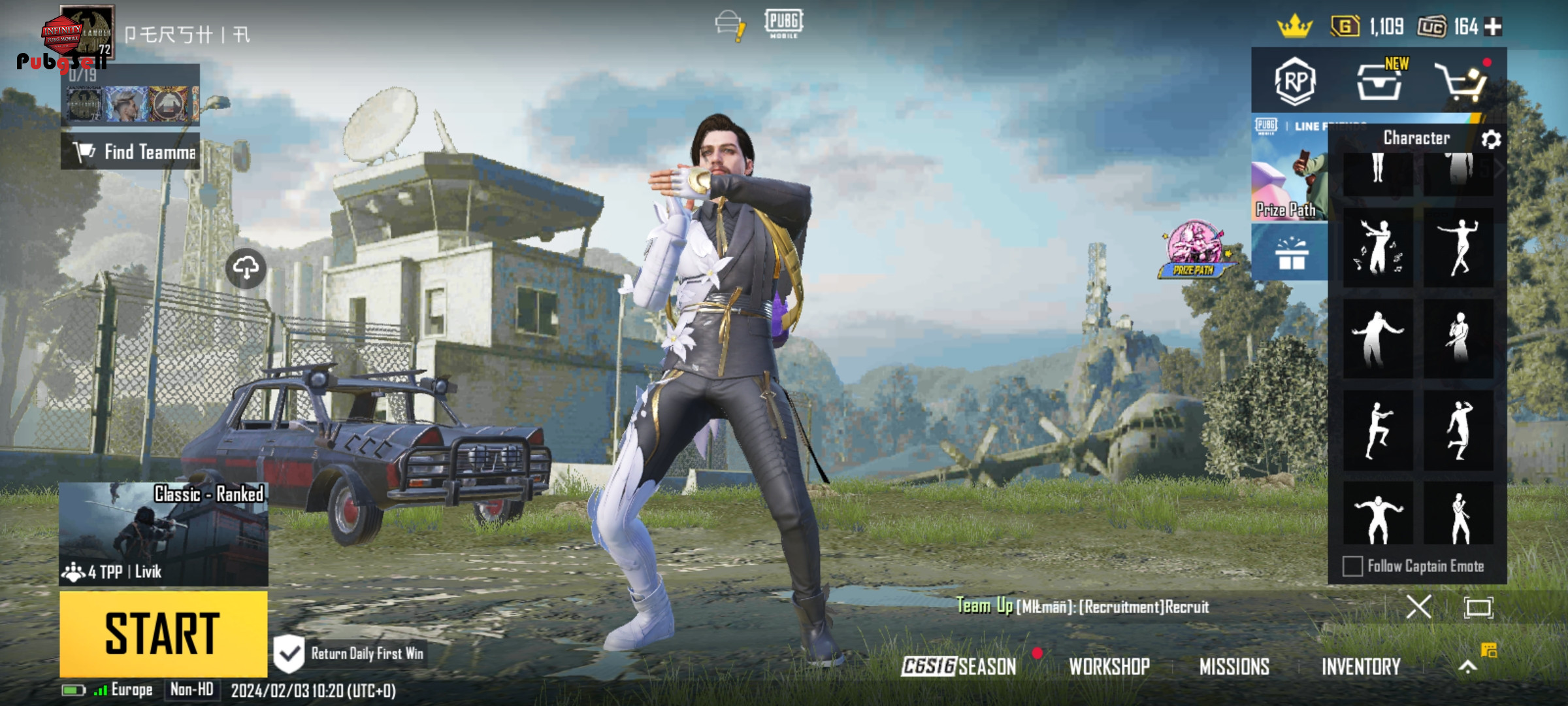Open the Royale Pass RP icon
Viewport: 1568px width, 706px height.
pos(1294,82)
